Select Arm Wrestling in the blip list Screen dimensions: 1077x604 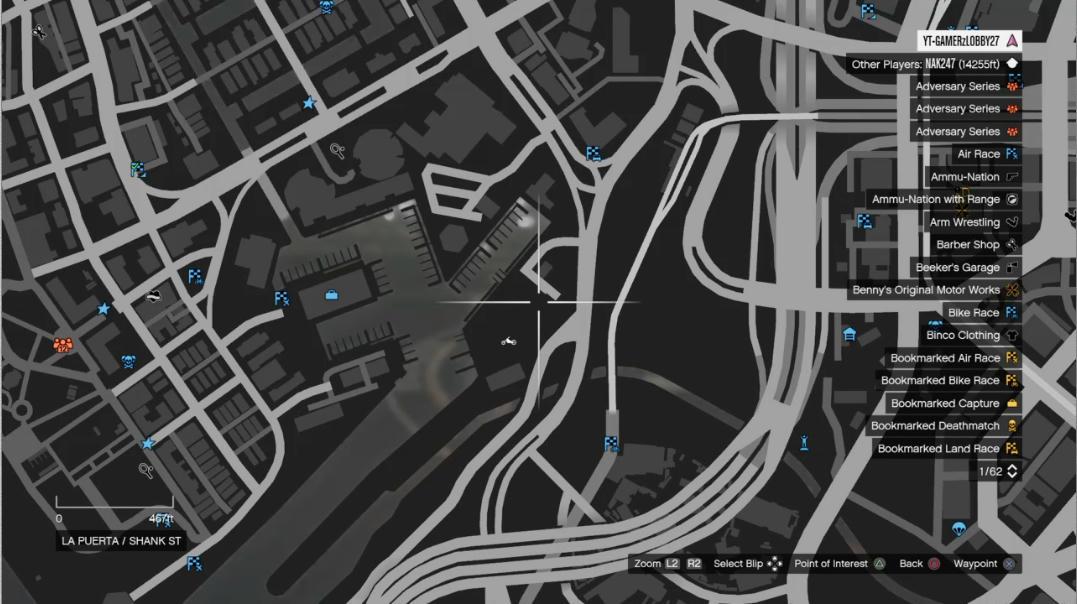click(964, 222)
